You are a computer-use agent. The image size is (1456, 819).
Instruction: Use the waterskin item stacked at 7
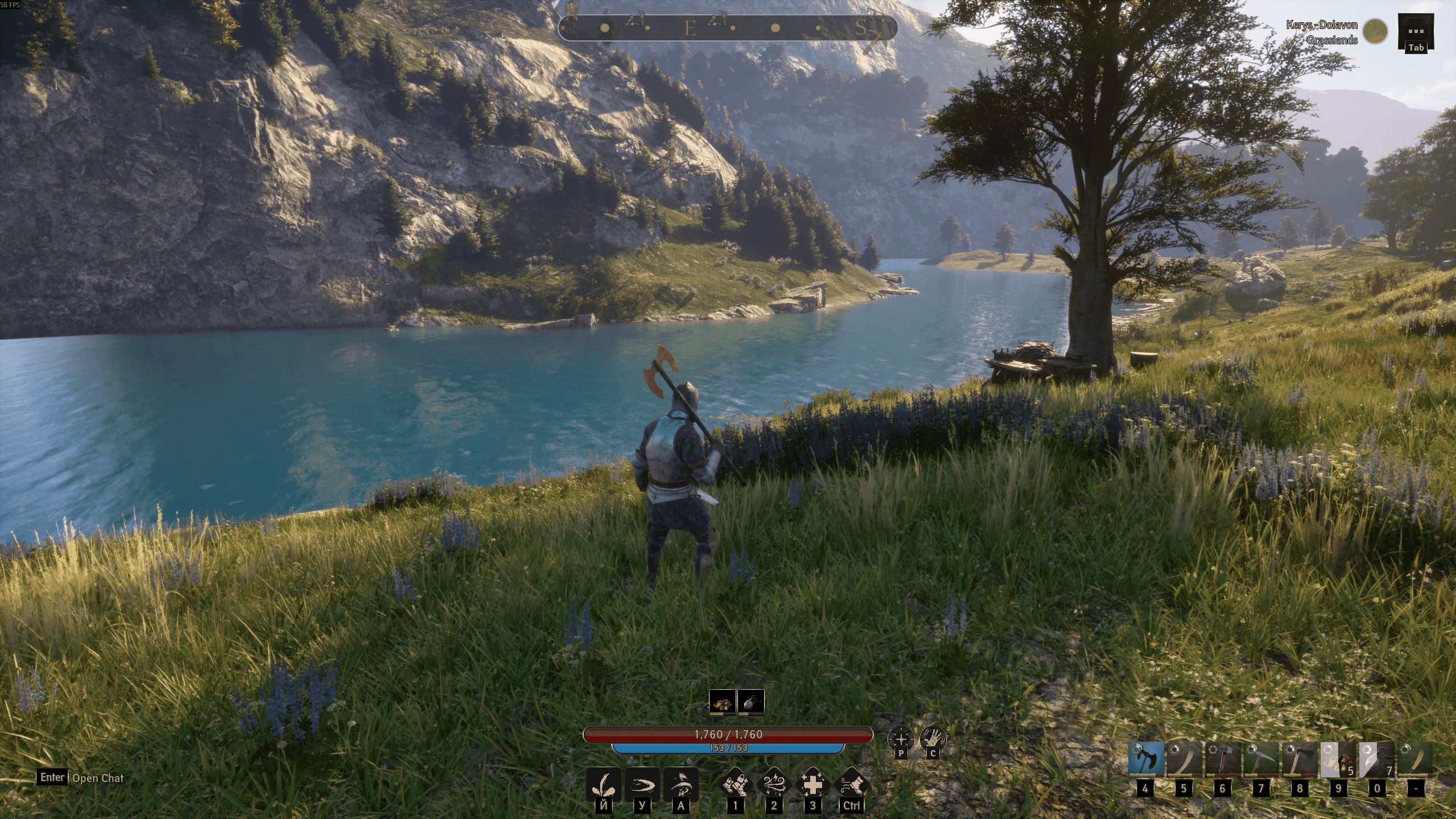(x=1377, y=759)
